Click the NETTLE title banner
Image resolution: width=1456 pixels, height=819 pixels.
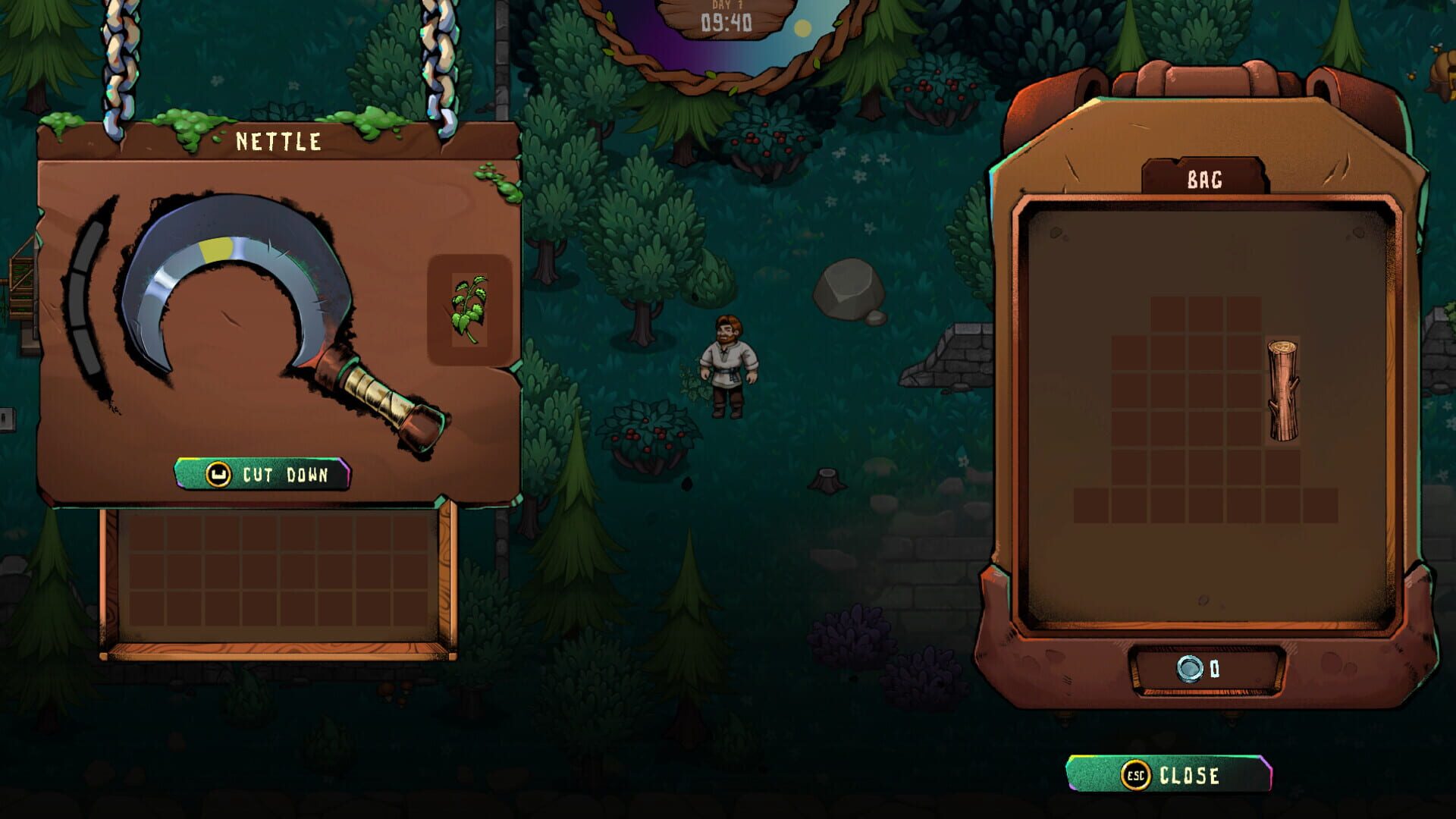click(x=278, y=140)
